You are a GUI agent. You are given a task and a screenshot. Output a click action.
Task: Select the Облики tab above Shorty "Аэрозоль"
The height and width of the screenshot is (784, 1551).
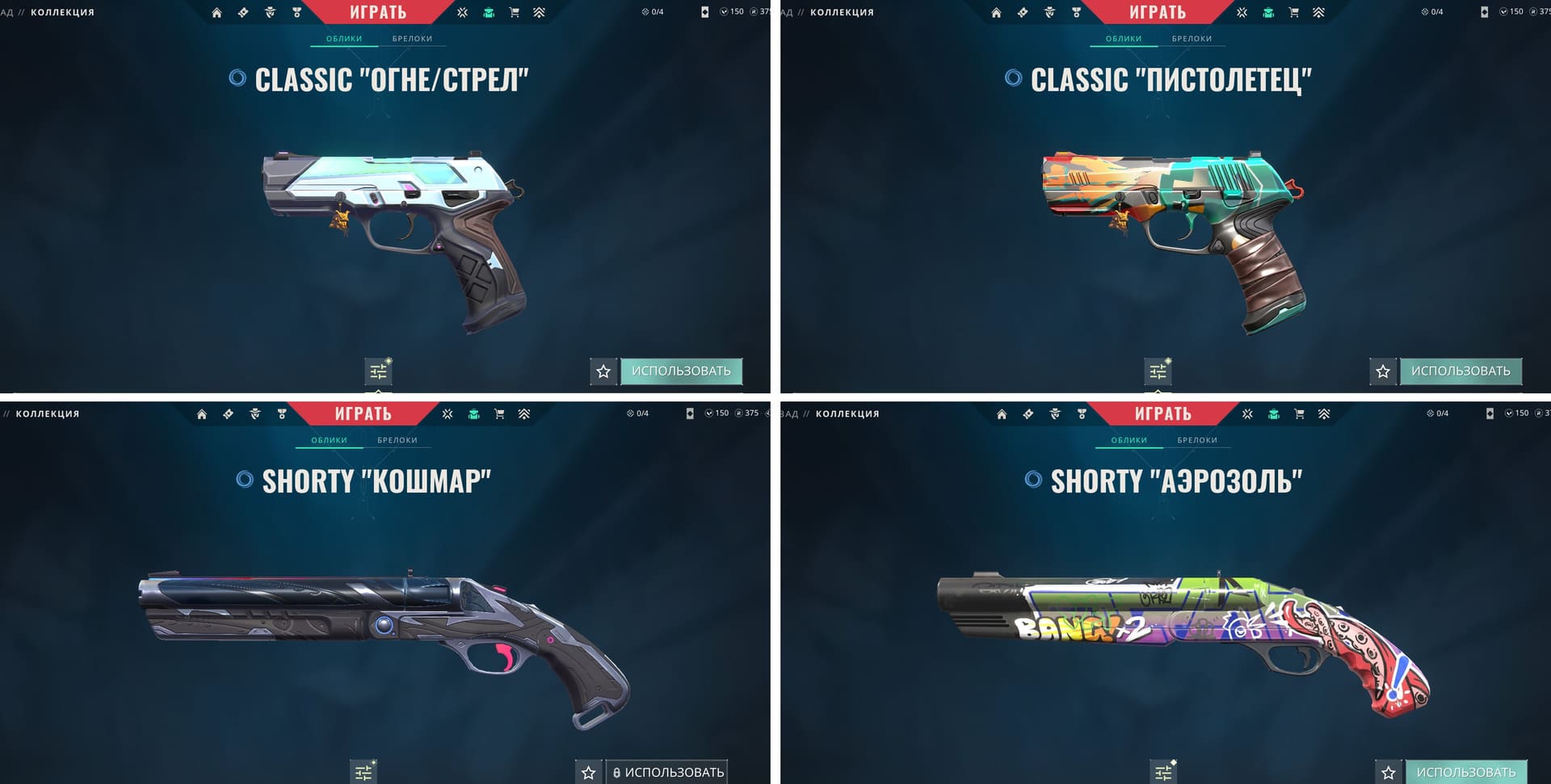coord(1129,440)
